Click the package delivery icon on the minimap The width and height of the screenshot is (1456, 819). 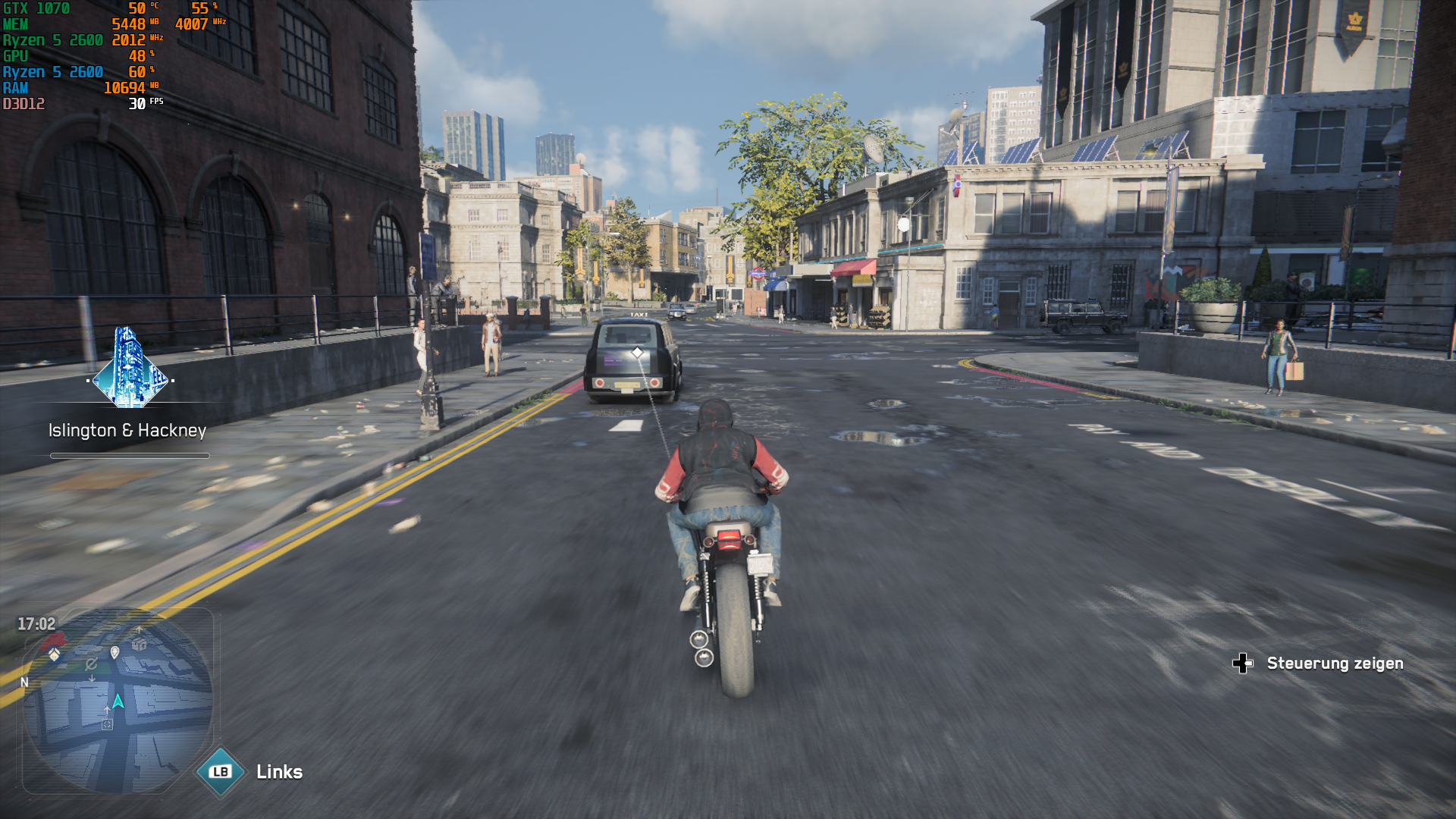[x=137, y=644]
